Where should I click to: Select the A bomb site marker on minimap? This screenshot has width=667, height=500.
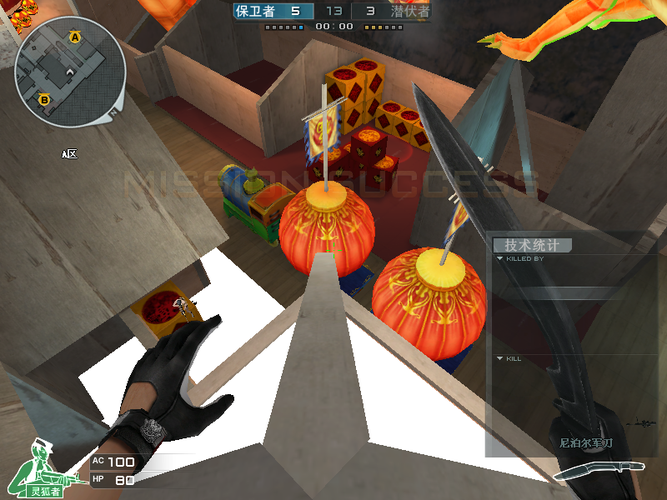74,37
